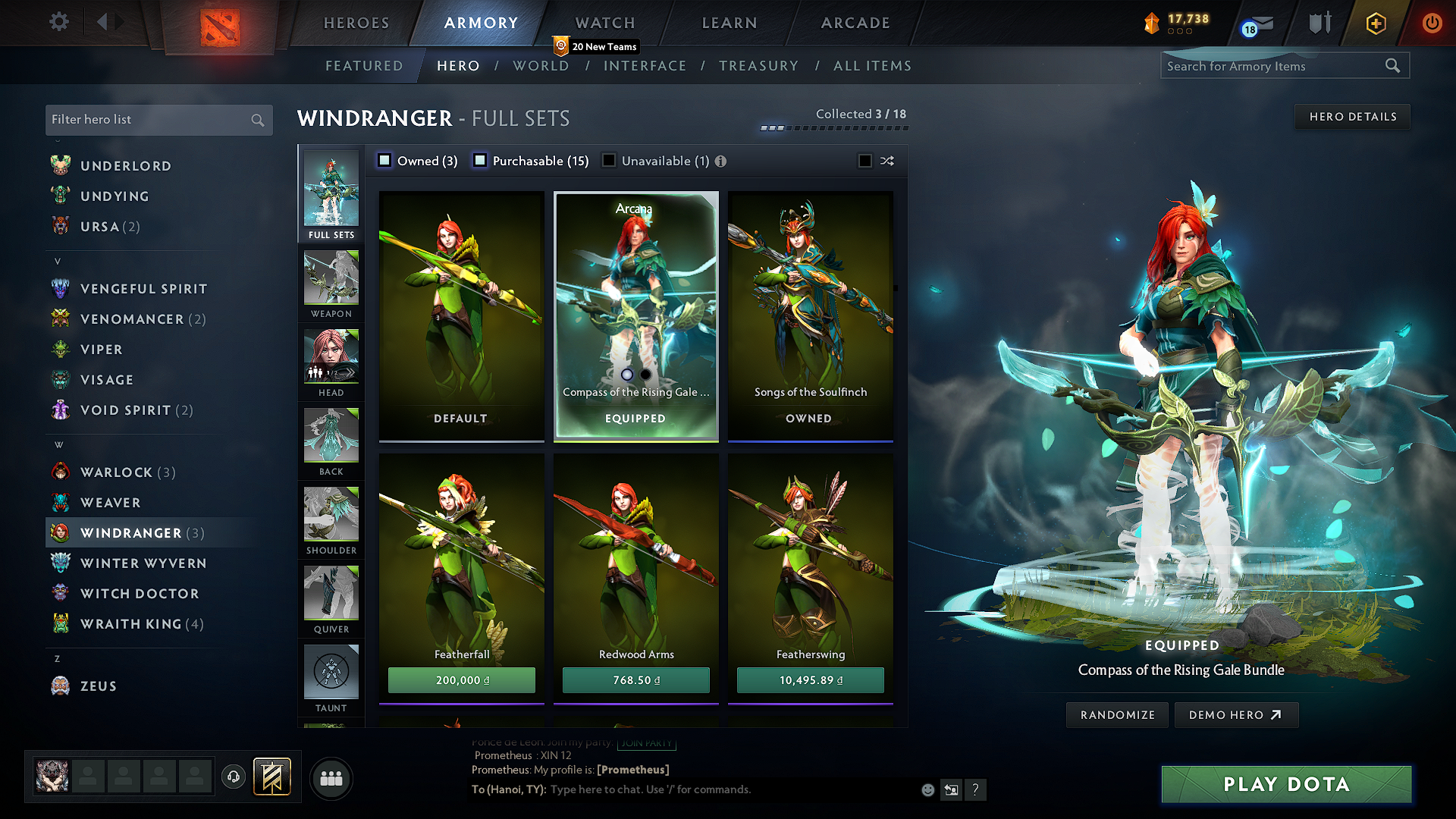The width and height of the screenshot is (1456, 819).
Task: Open the friends list icon near the chat
Action: 331,778
